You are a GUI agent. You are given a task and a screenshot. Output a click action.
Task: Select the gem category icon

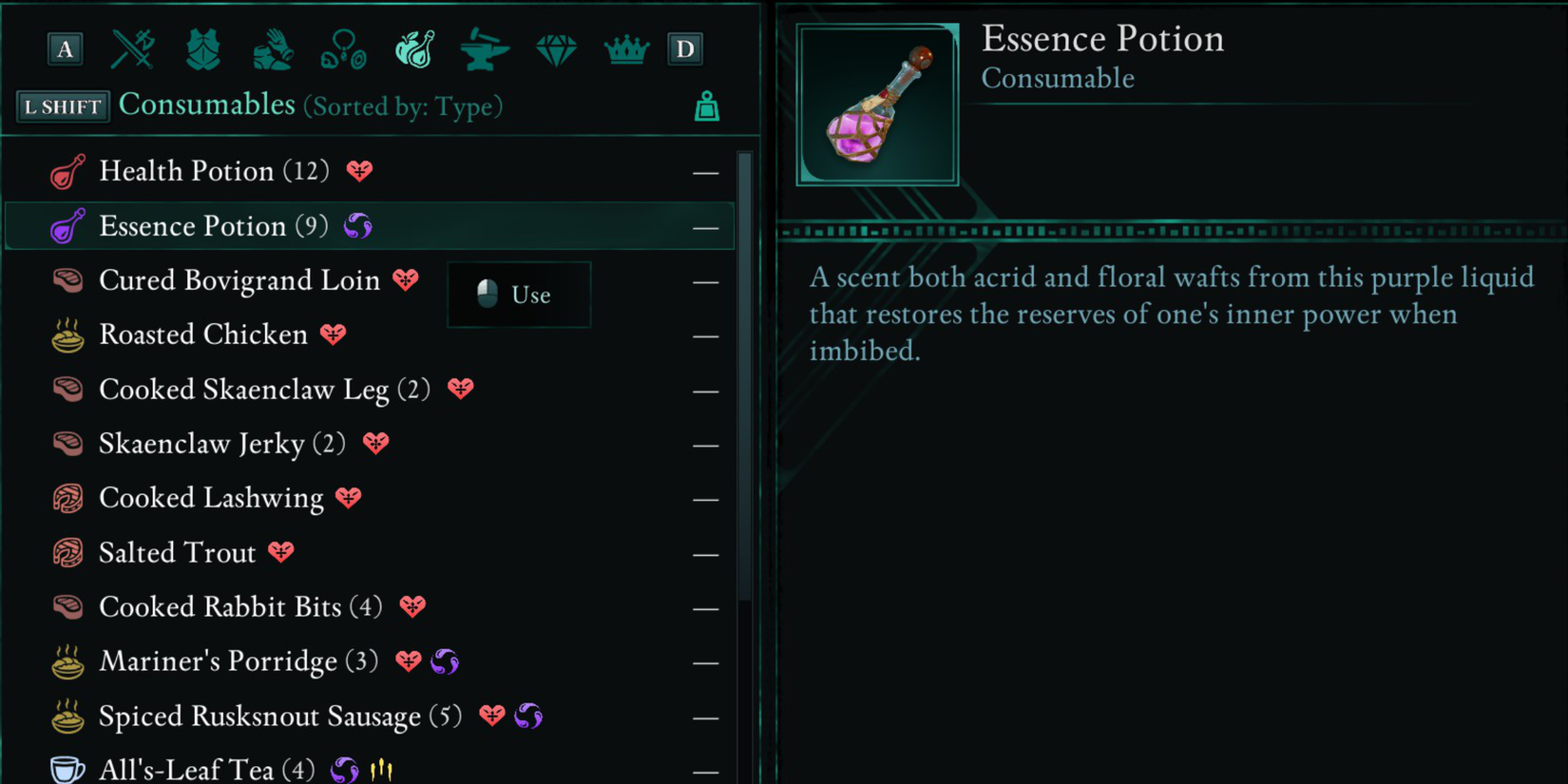coord(555,49)
